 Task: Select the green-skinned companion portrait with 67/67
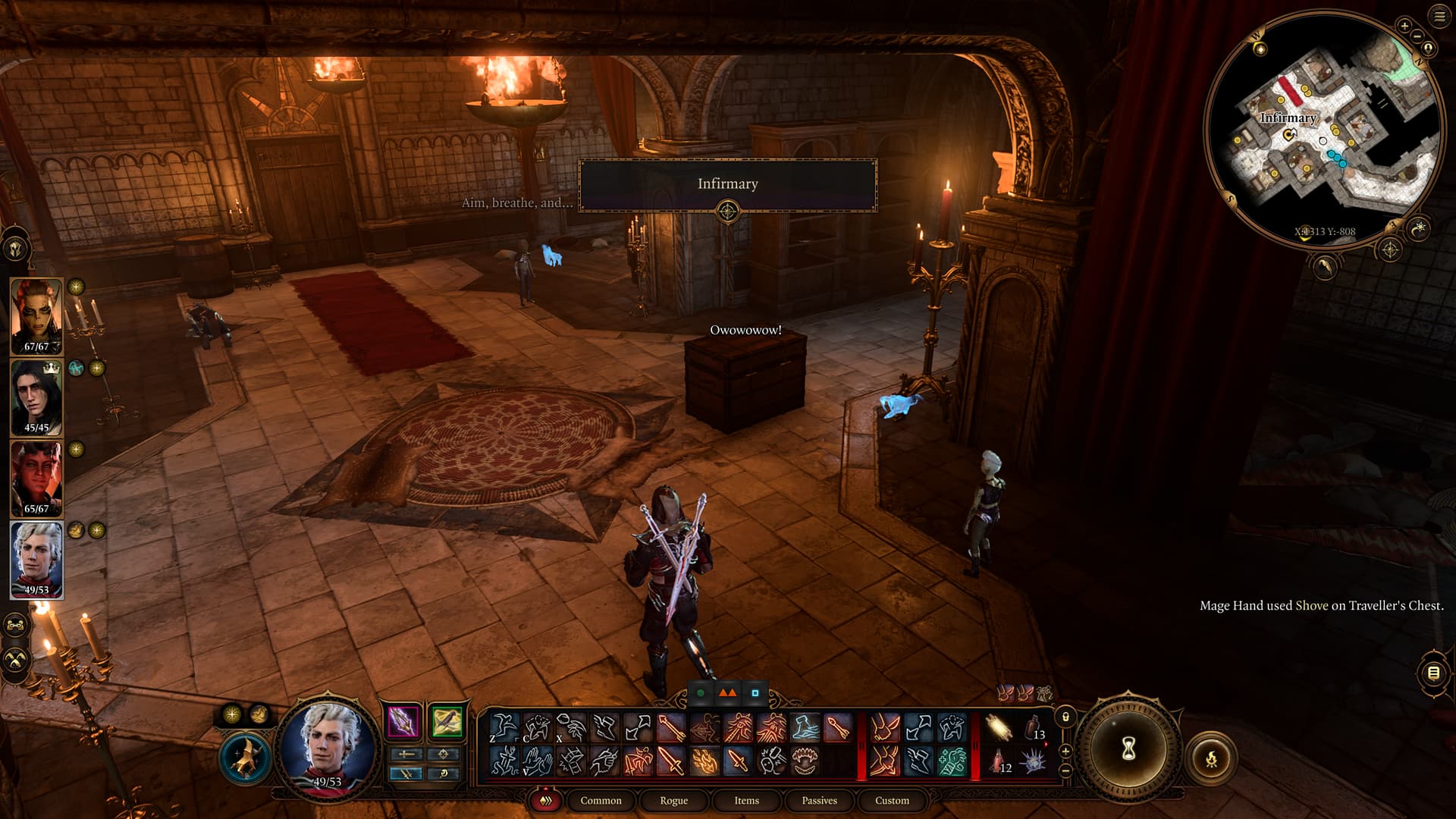(x=36, y=315)
